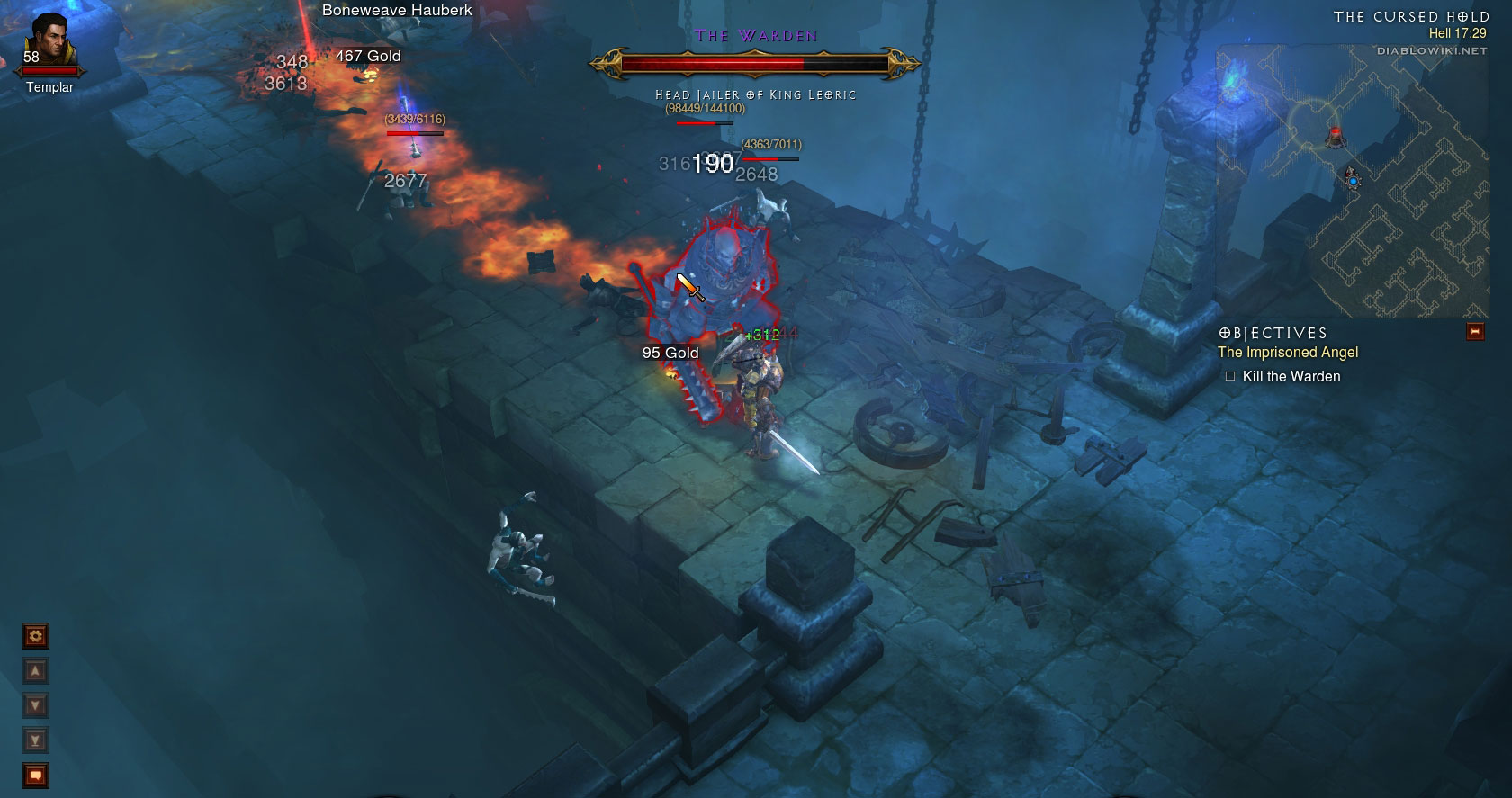This screenshot has height=798, width=1512.
Task: Click the Templar follower portrait
Action: tap(49, 43)
